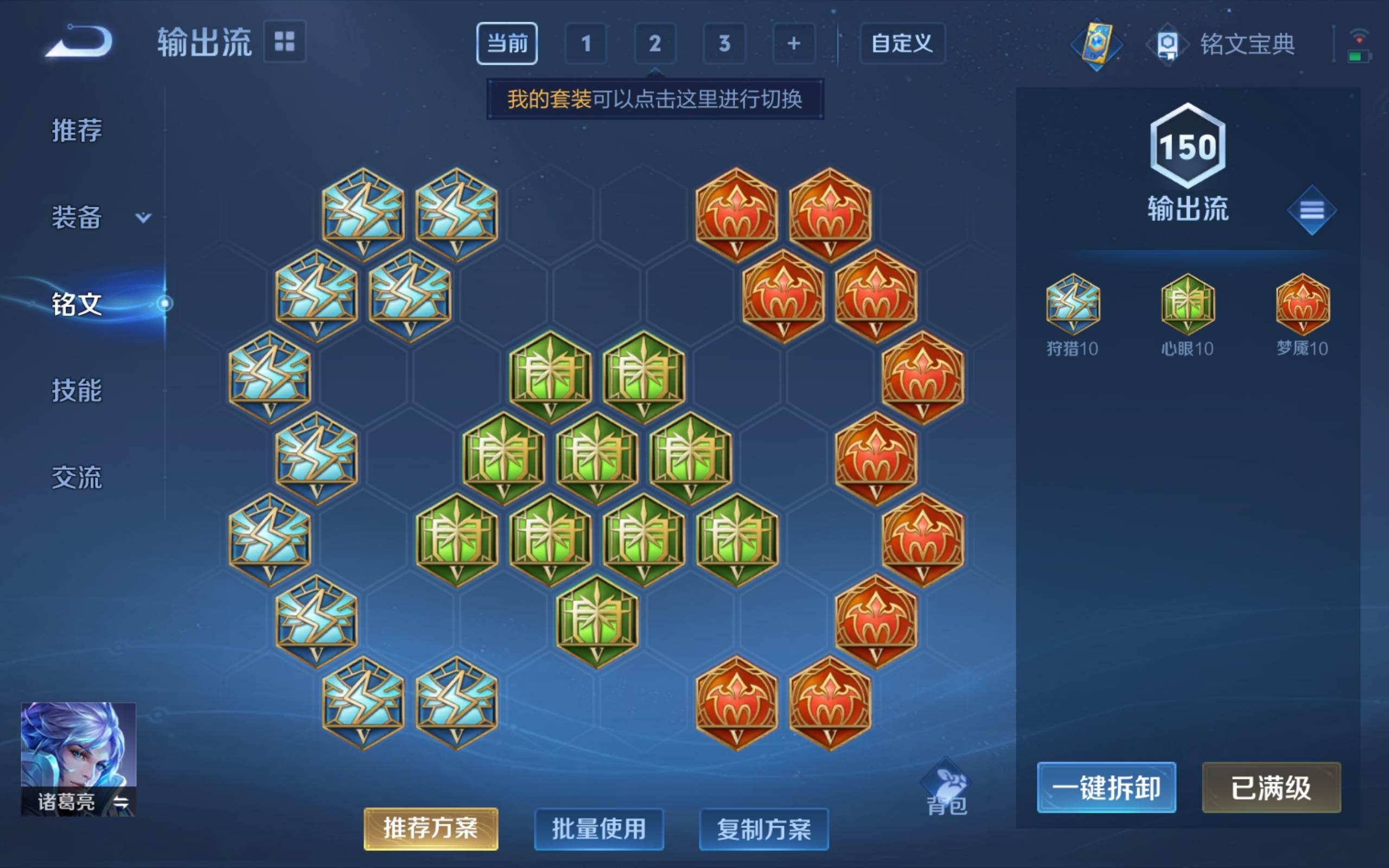Open the rune set grid menu
1389x868 pixels.
[x=284, y=42]
